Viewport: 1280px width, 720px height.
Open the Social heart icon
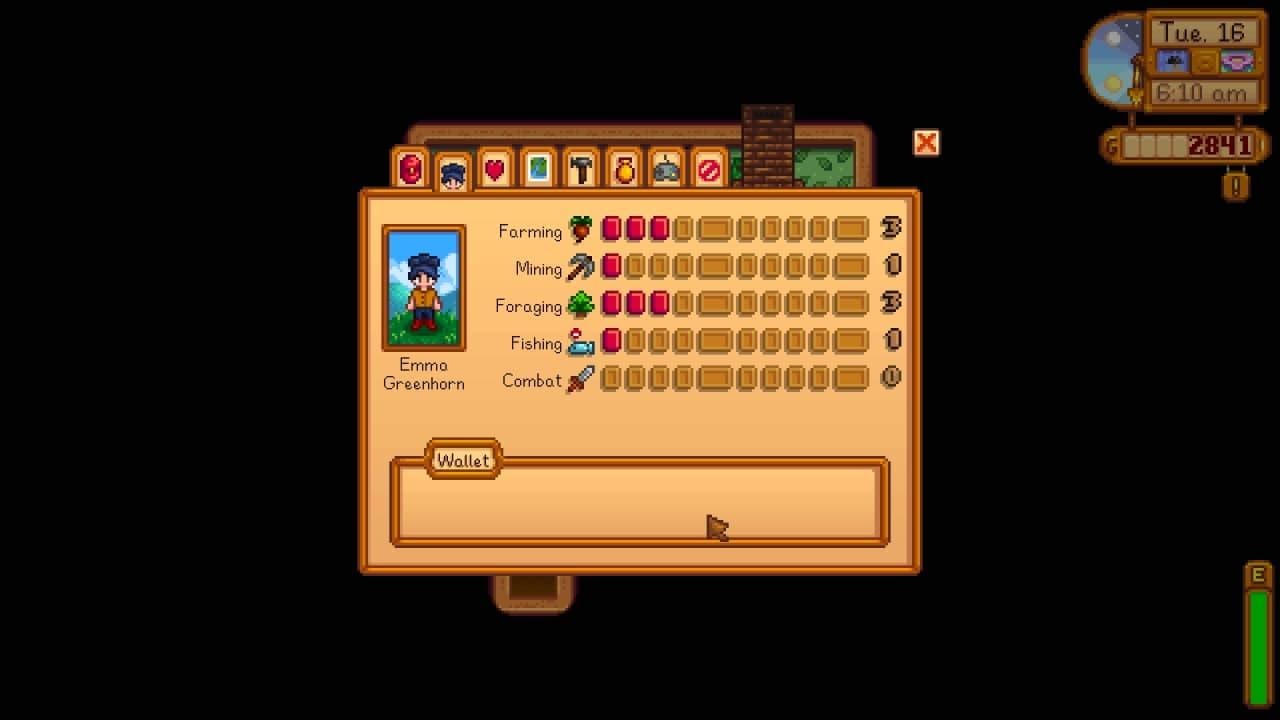click(493, 169)
